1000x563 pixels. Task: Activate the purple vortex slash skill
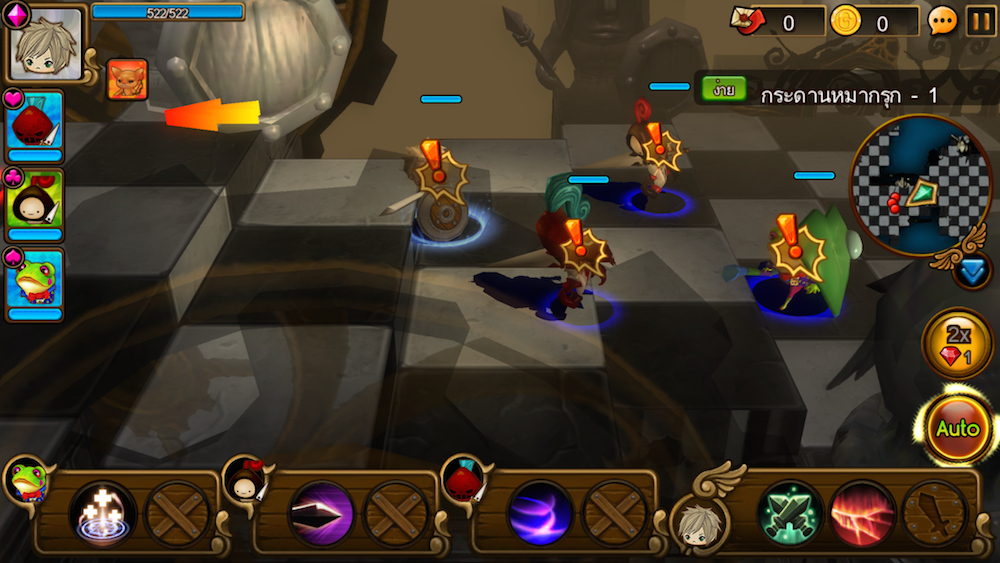pos(540,514)
